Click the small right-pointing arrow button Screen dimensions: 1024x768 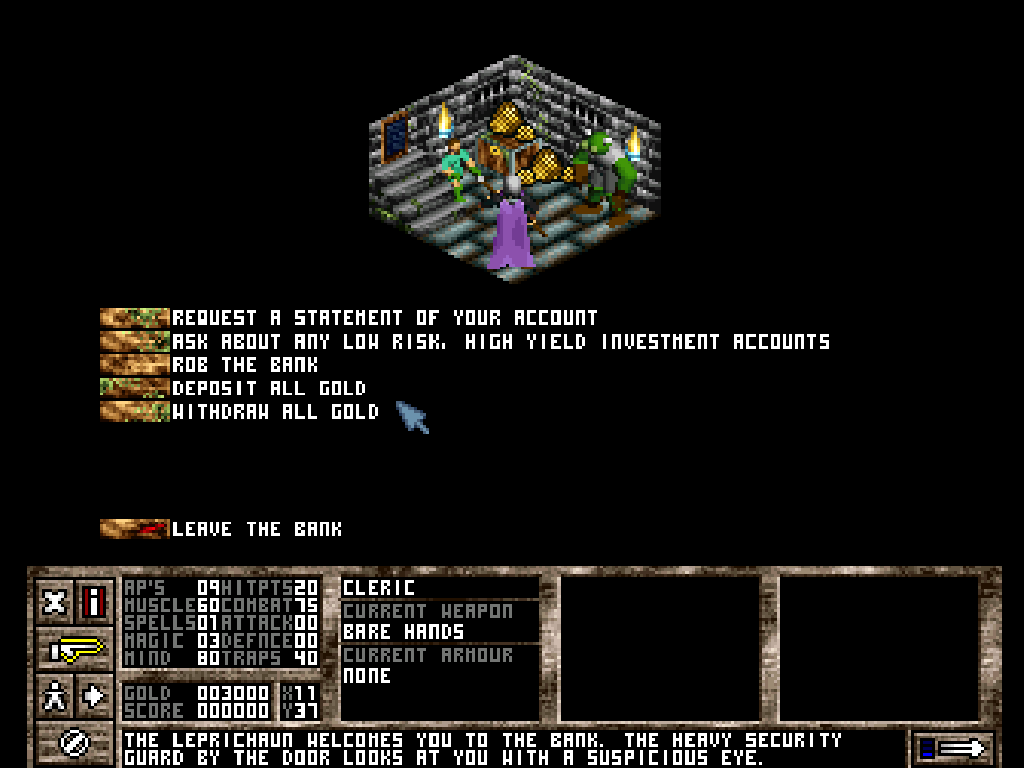coord(95,695)
